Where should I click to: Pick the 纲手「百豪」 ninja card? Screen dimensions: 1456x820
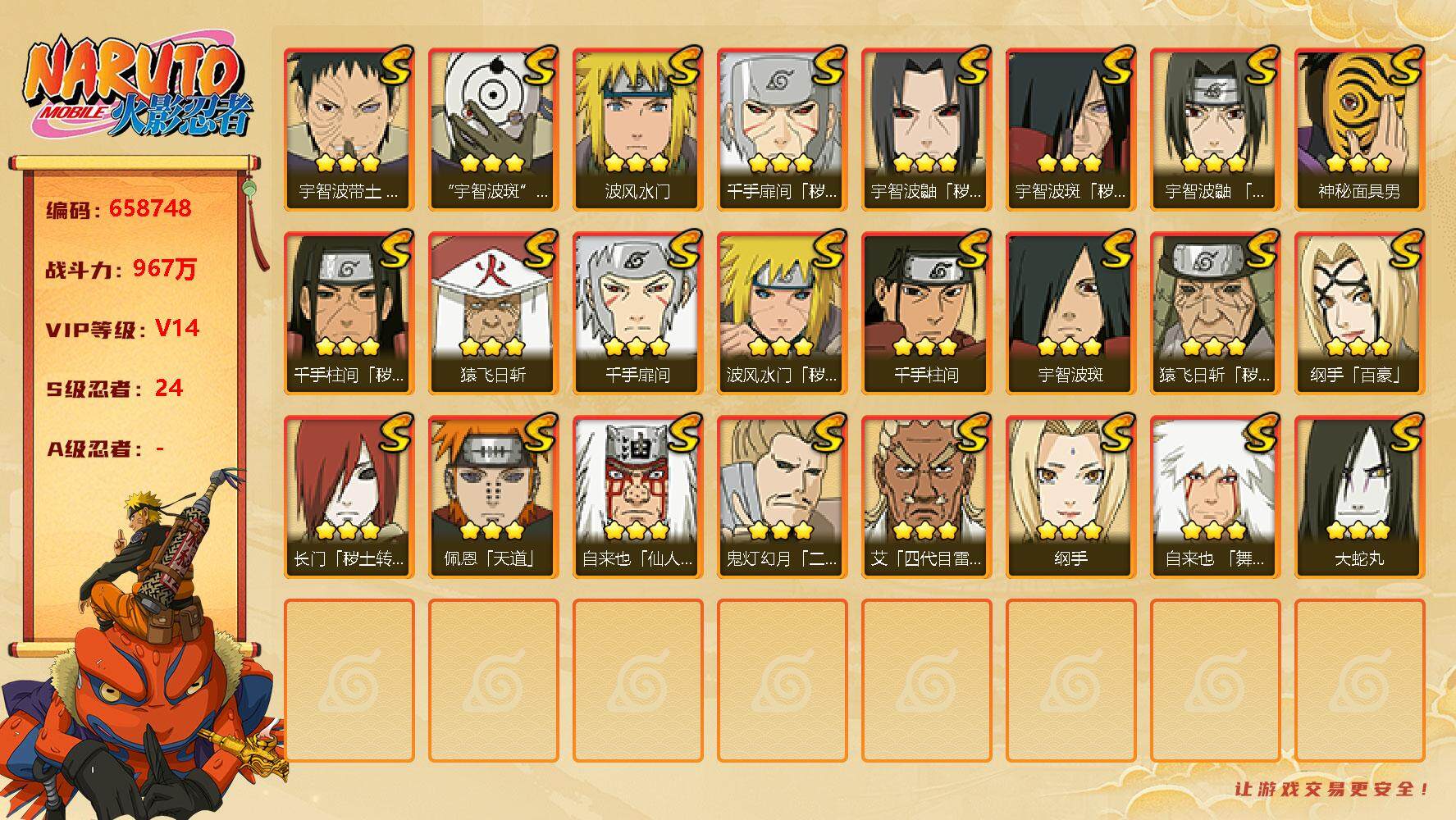pyautogui.click(x=1359, y=313)
